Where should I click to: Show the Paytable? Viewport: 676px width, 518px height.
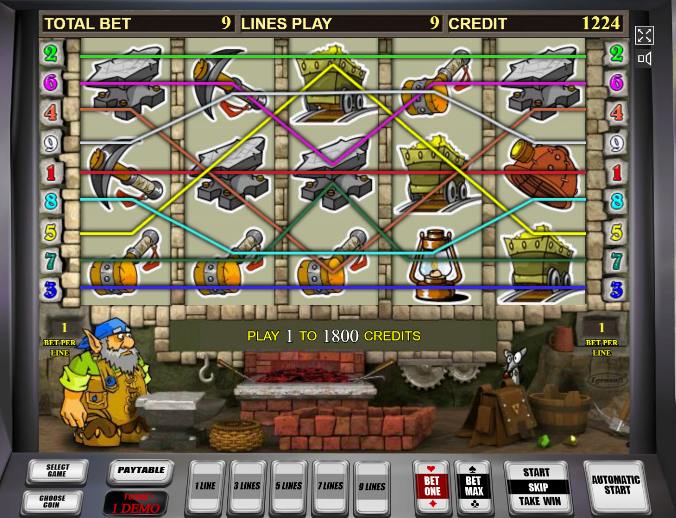(x=140, y=469)
